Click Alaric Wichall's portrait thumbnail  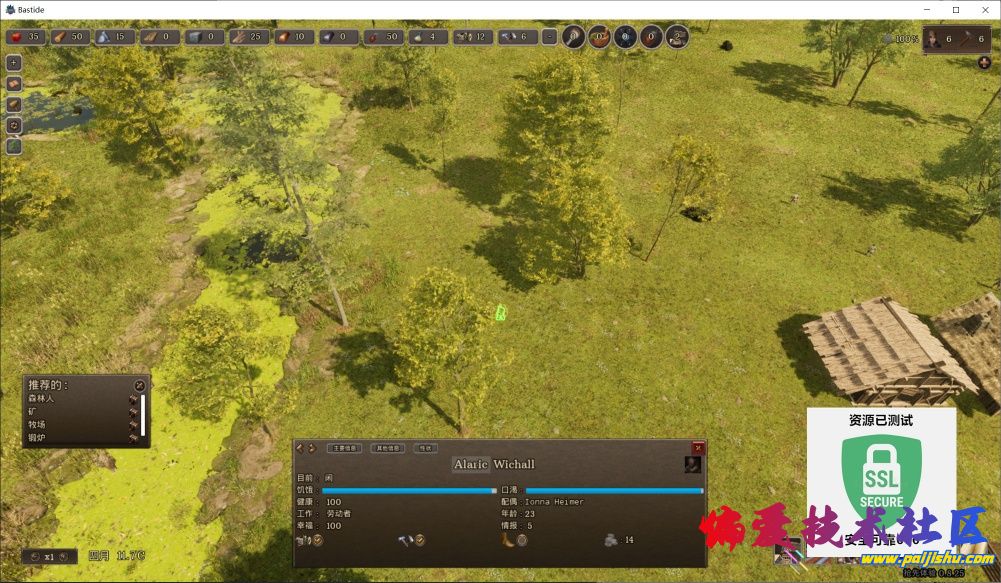tap(692, 464)
